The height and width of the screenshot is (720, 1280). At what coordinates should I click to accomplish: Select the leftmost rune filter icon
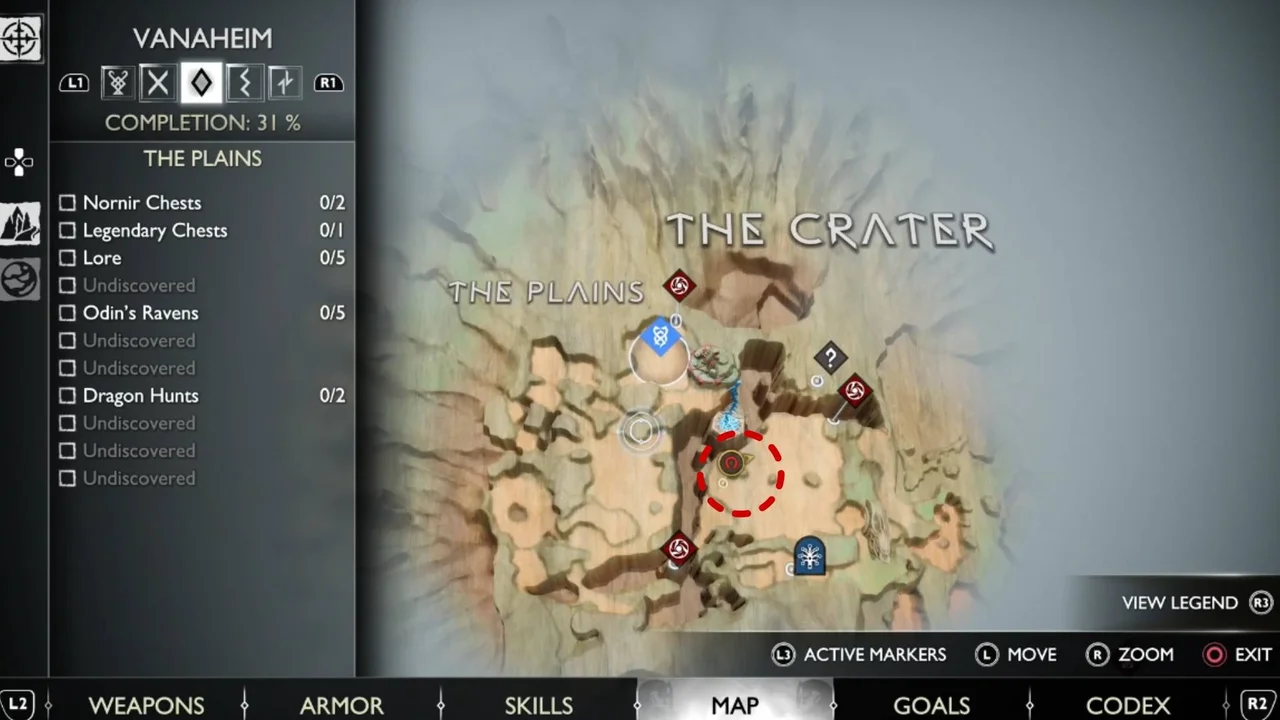click(x=117, y=83)
